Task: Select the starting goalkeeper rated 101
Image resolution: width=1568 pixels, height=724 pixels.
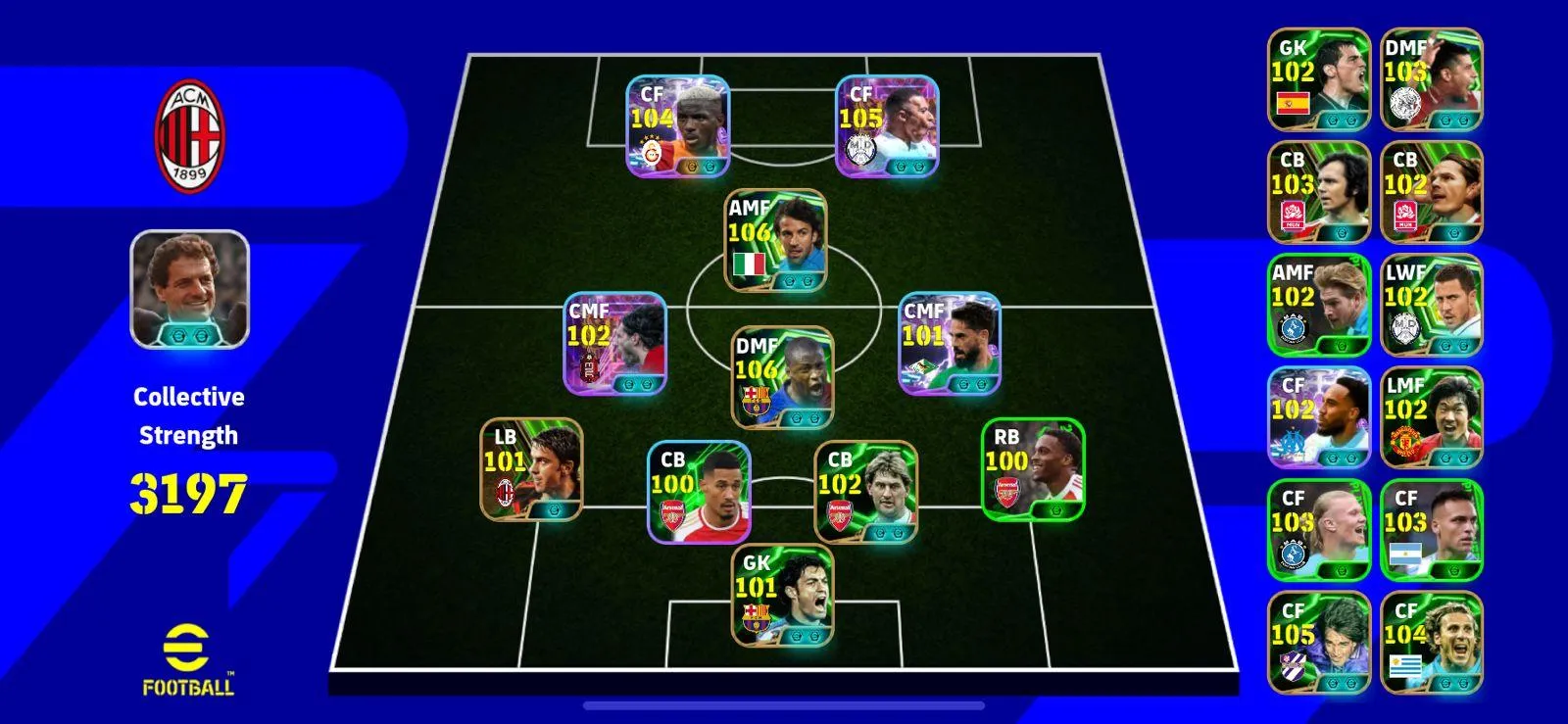Action: click(783, 596)
